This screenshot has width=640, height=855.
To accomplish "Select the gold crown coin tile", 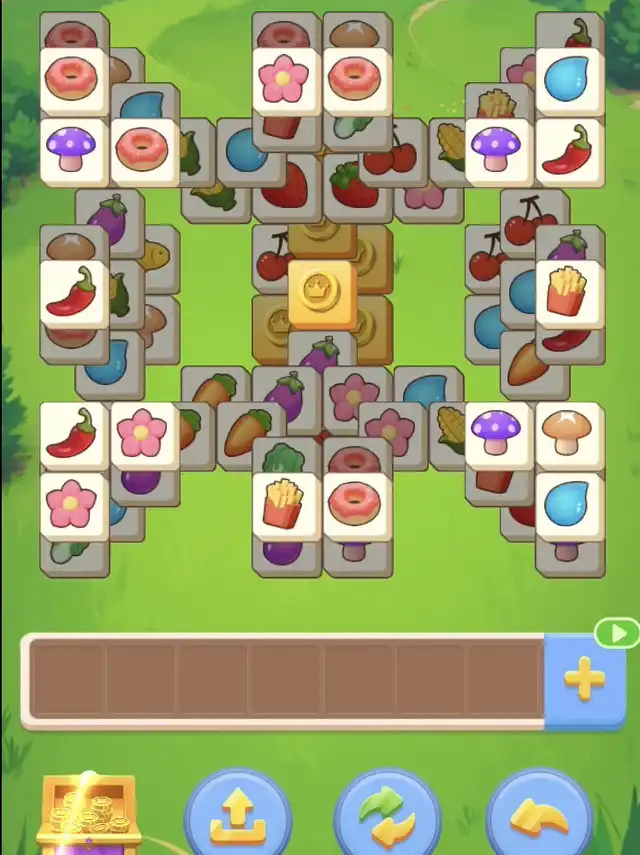I will tap(322, 292).
